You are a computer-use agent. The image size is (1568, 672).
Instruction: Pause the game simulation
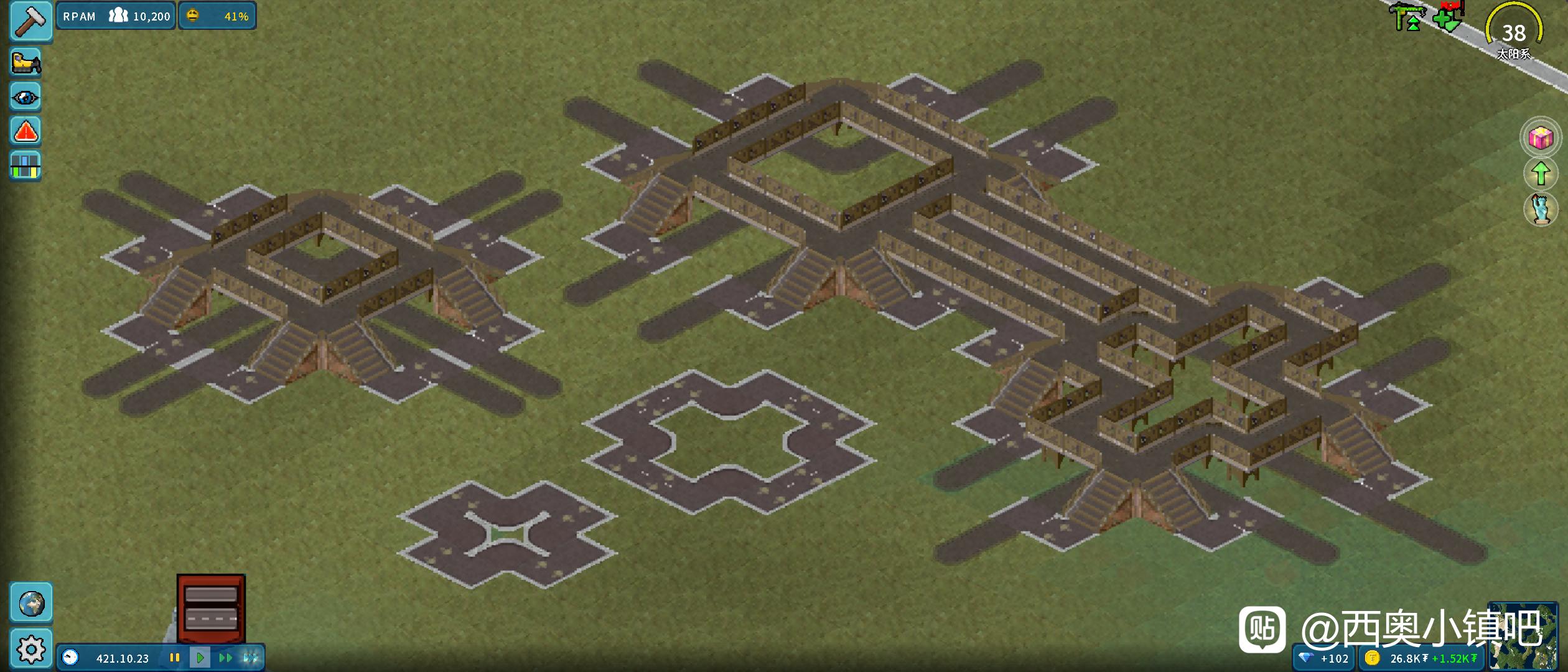pos(175,658)
